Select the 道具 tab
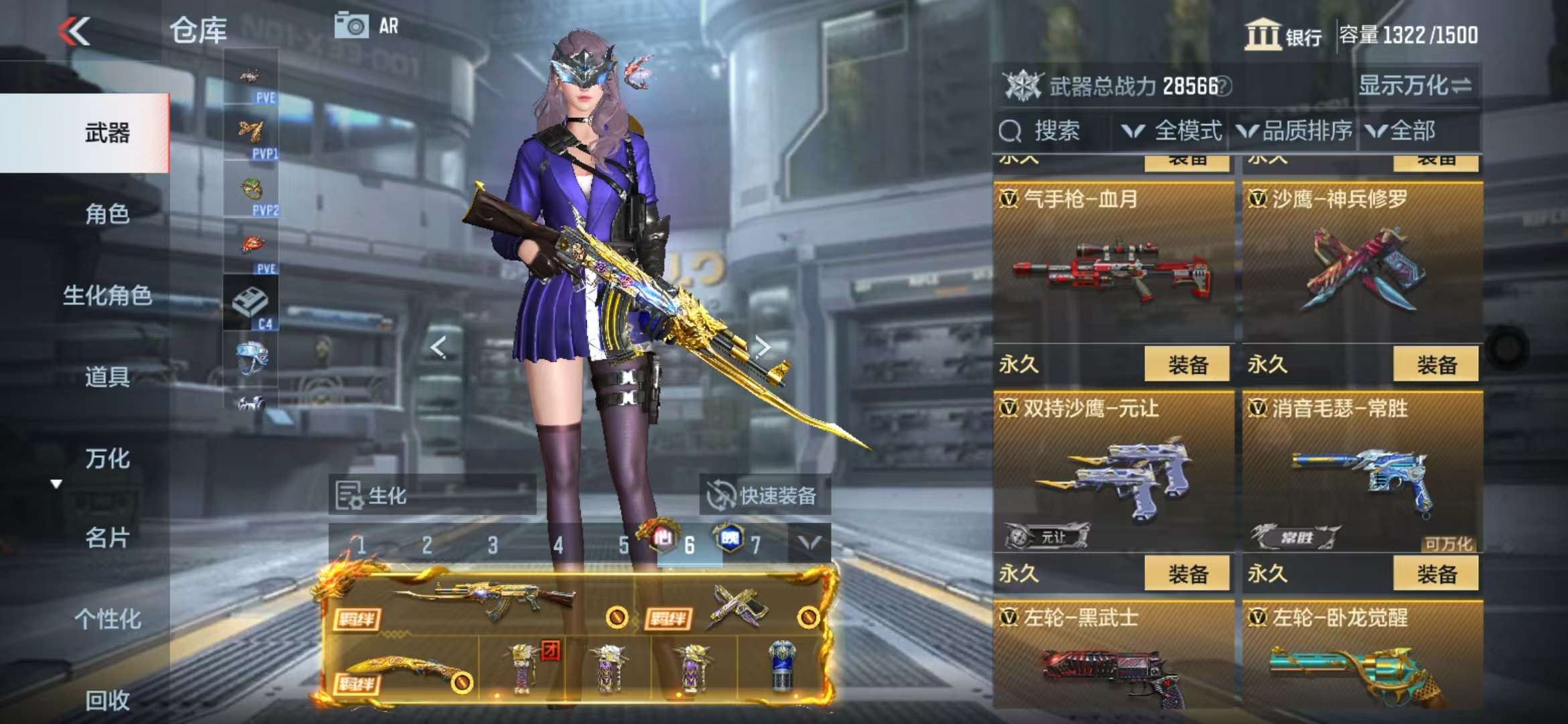Viewport: 1568px width, 724px height. tap(107, 377)
